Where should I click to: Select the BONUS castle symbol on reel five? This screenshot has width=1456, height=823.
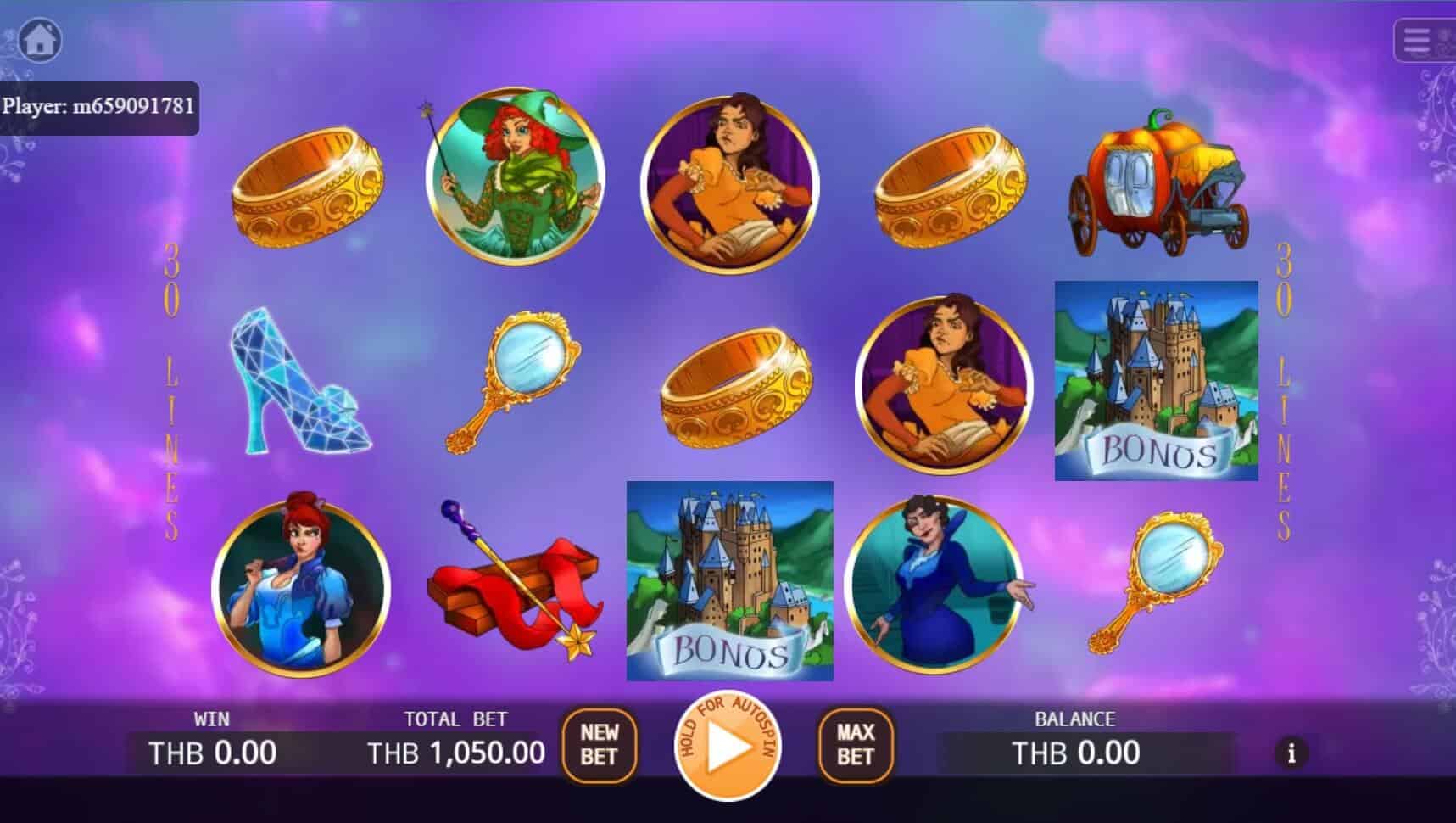tap(1156, 379)
